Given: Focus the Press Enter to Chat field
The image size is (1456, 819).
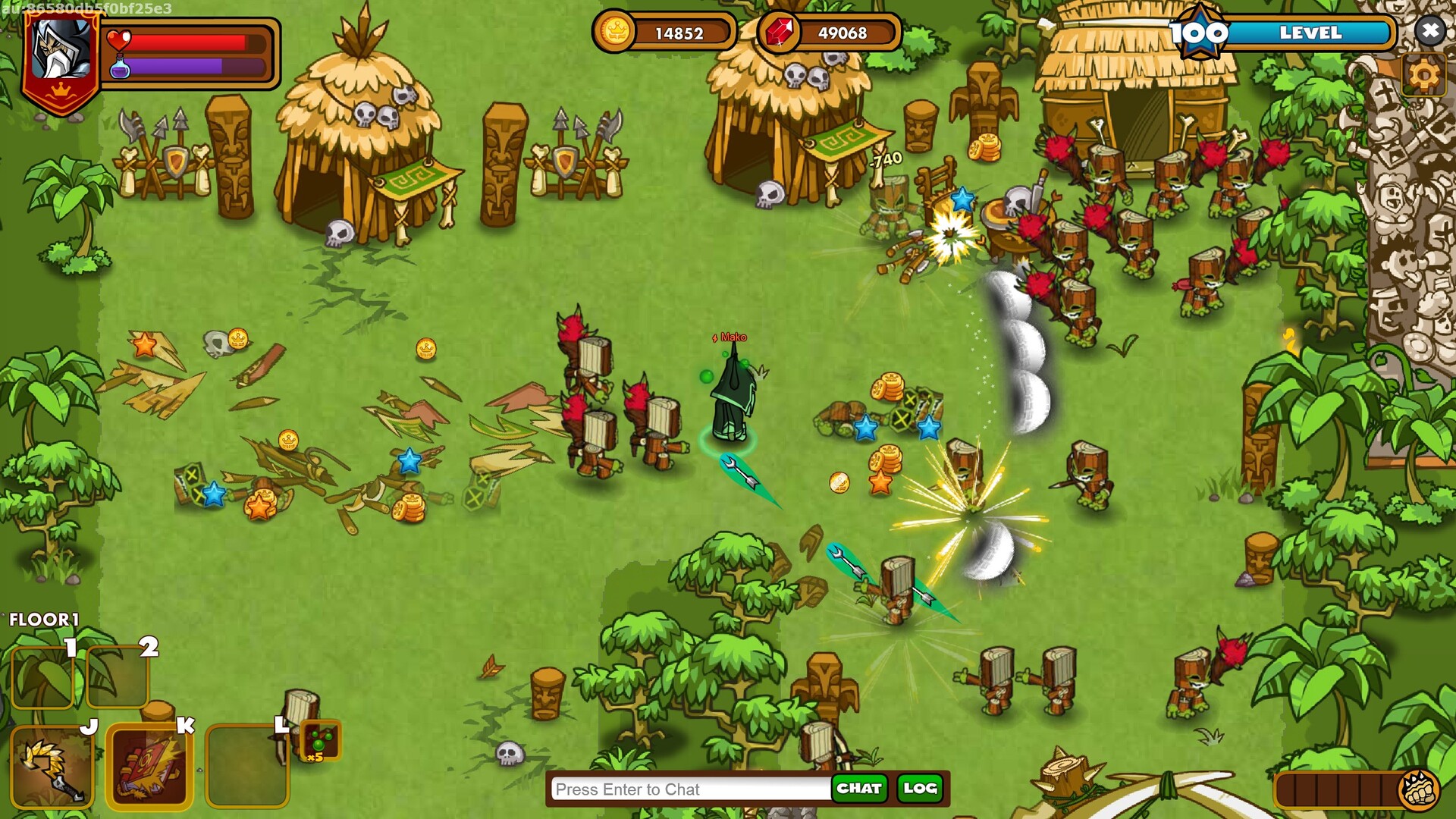Looking at the screenshot, I should (x=690, y=789).
